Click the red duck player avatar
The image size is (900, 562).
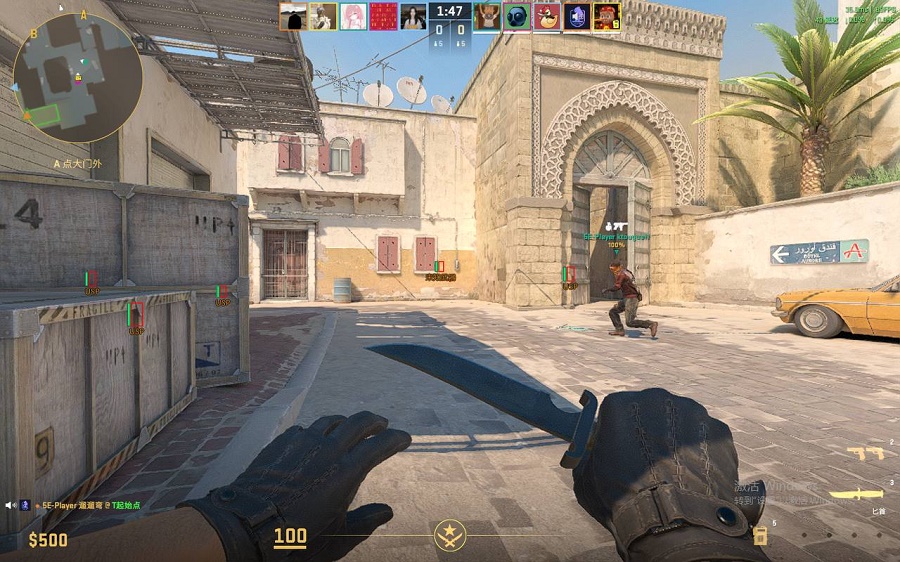tap(547, 16)
